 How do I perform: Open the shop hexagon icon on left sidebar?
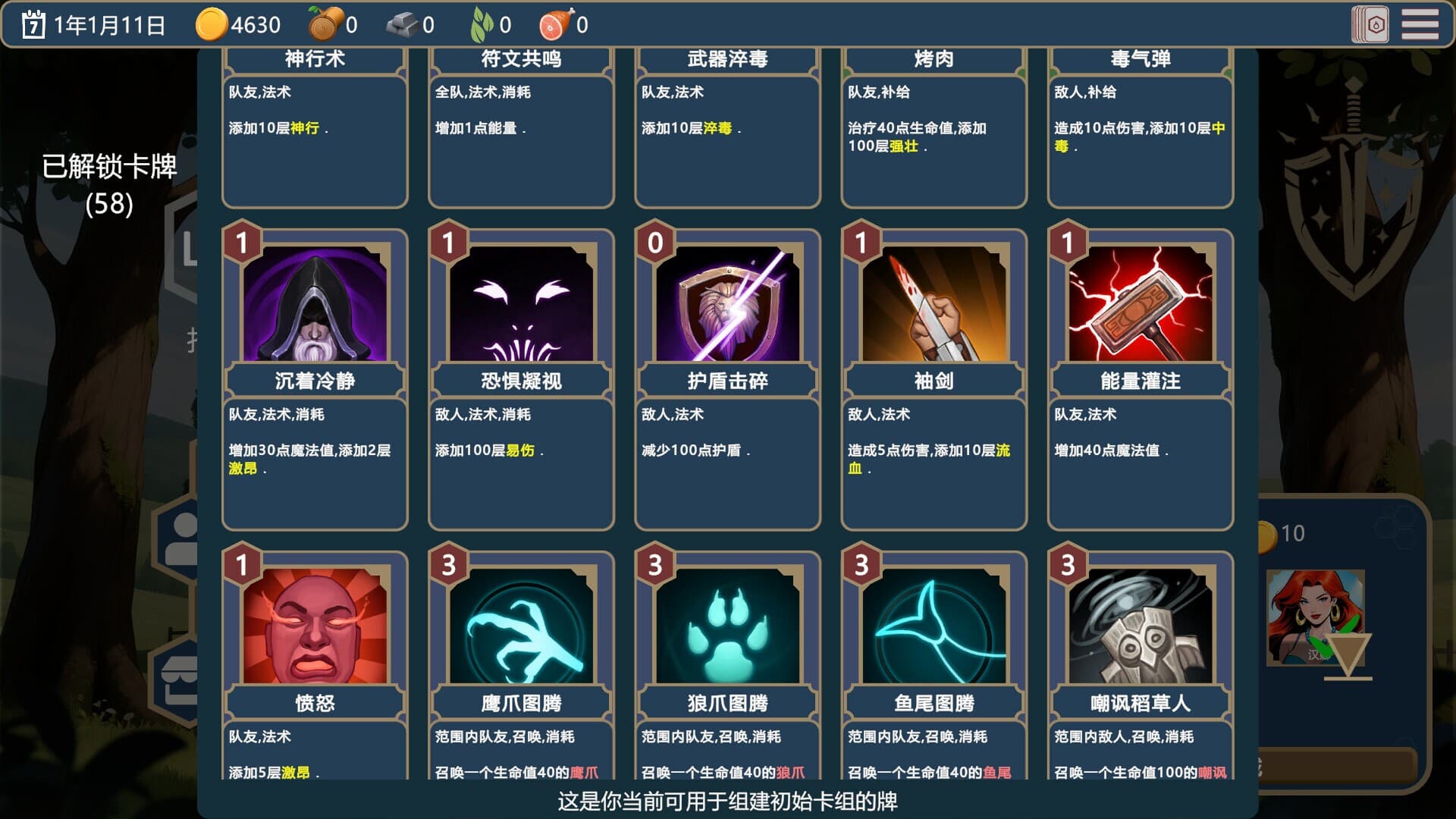coord(182,677)
